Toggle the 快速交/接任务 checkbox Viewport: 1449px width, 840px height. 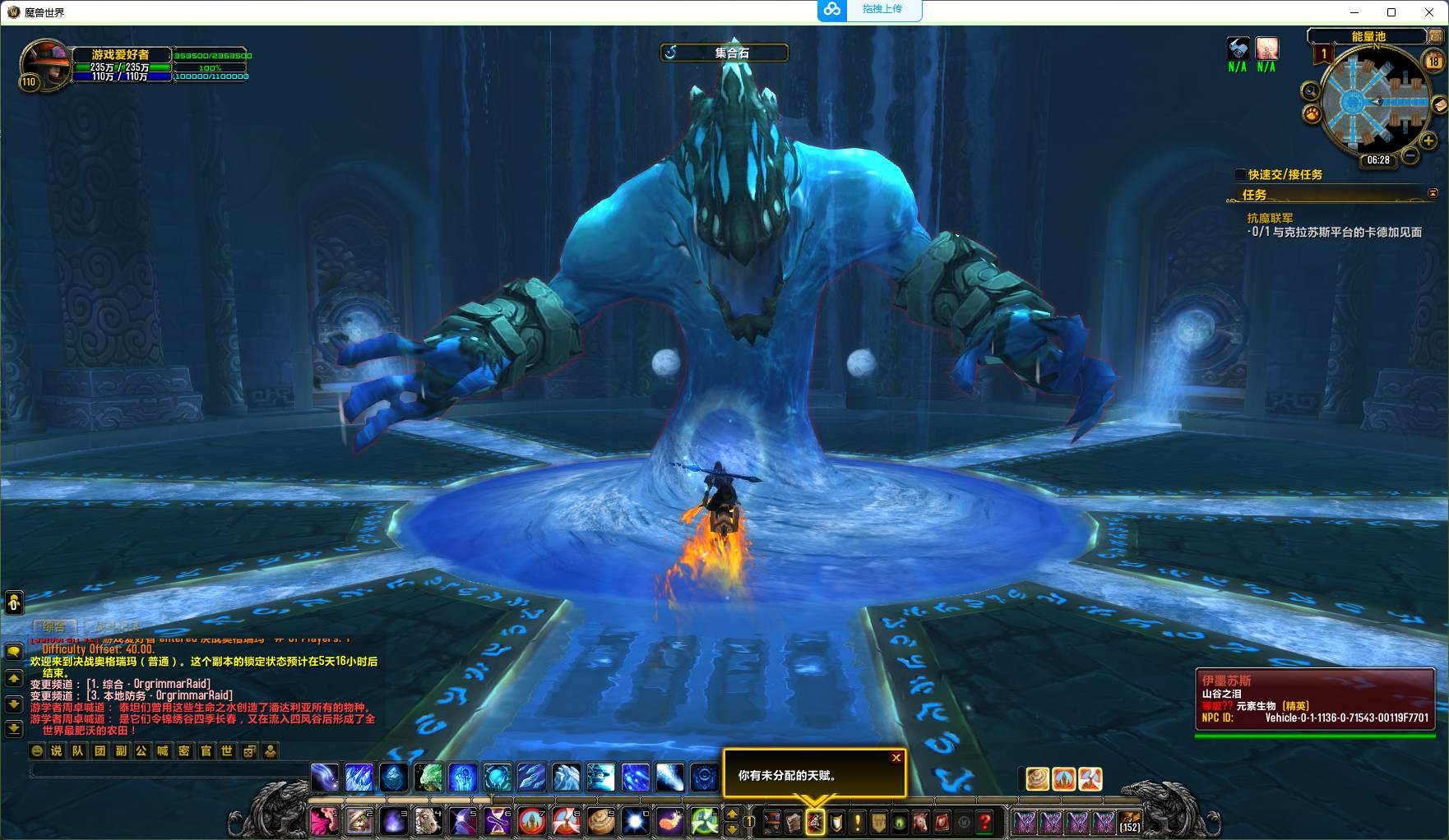(x=1240, y=174)
